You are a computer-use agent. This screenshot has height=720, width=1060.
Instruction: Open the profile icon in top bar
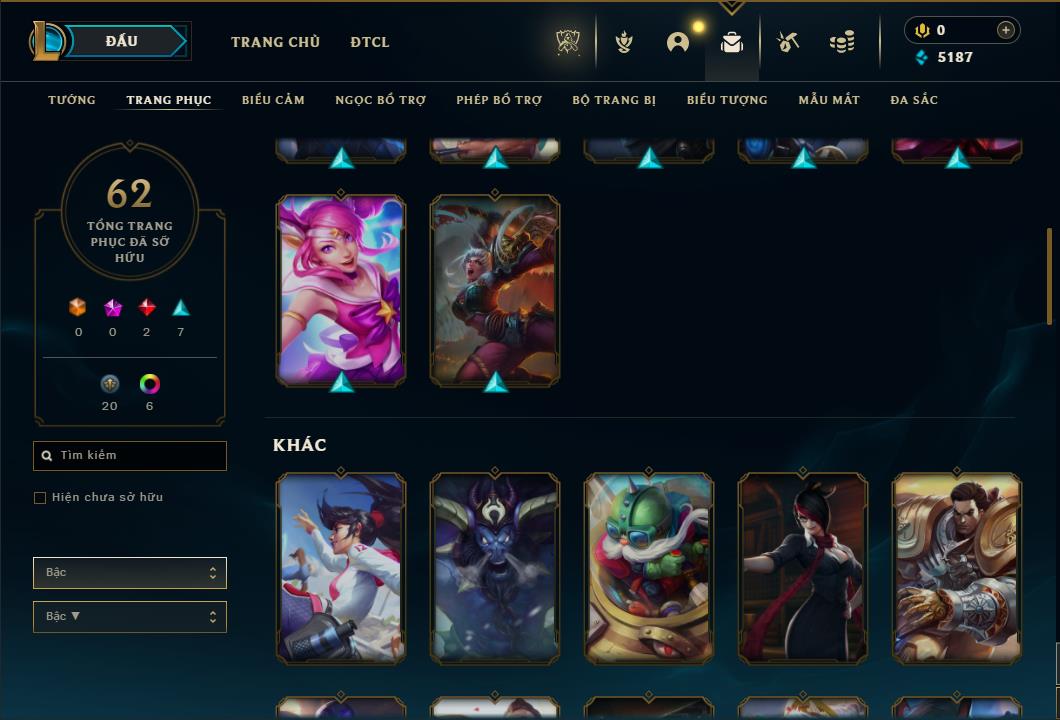(x=678, y=42)
